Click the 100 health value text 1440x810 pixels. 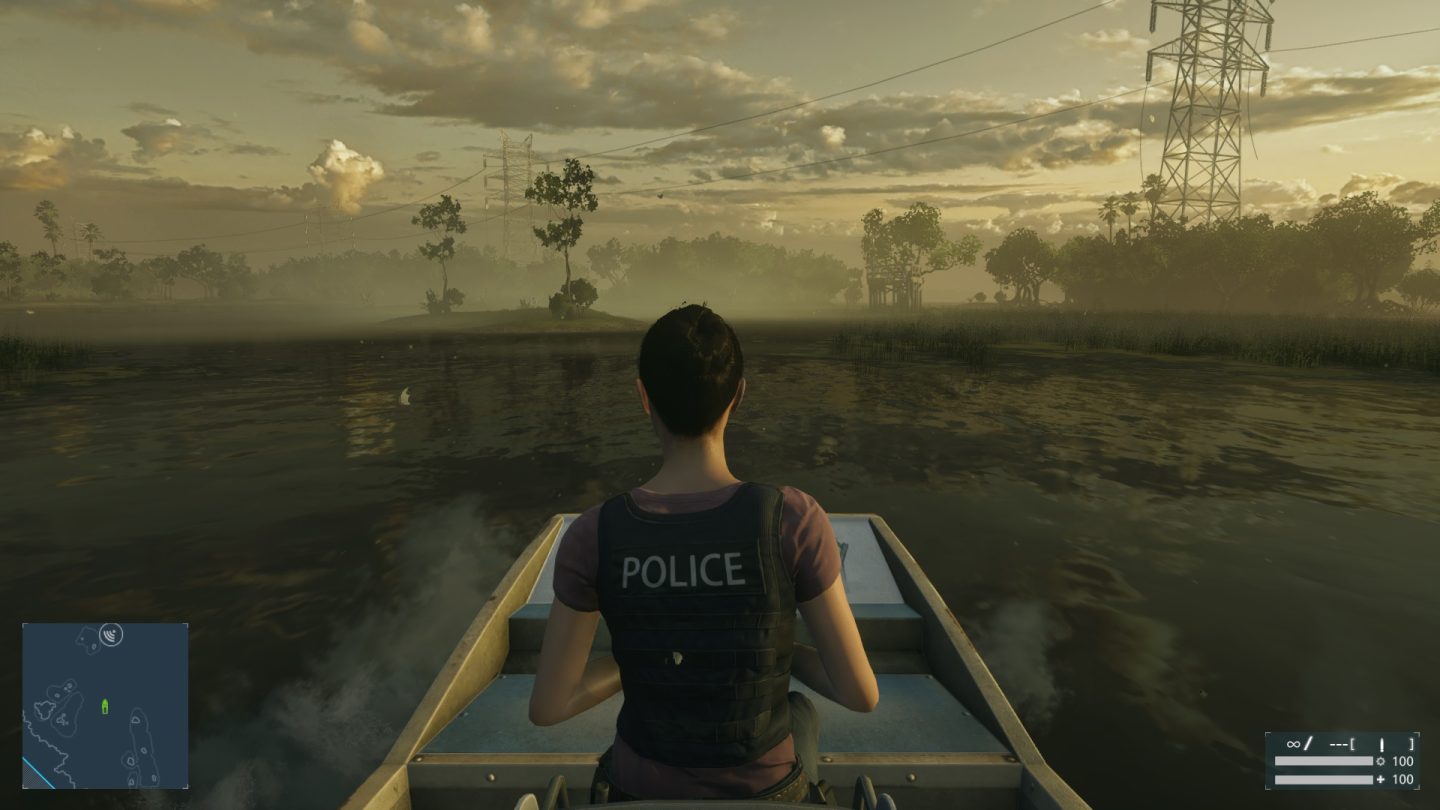1402,779
